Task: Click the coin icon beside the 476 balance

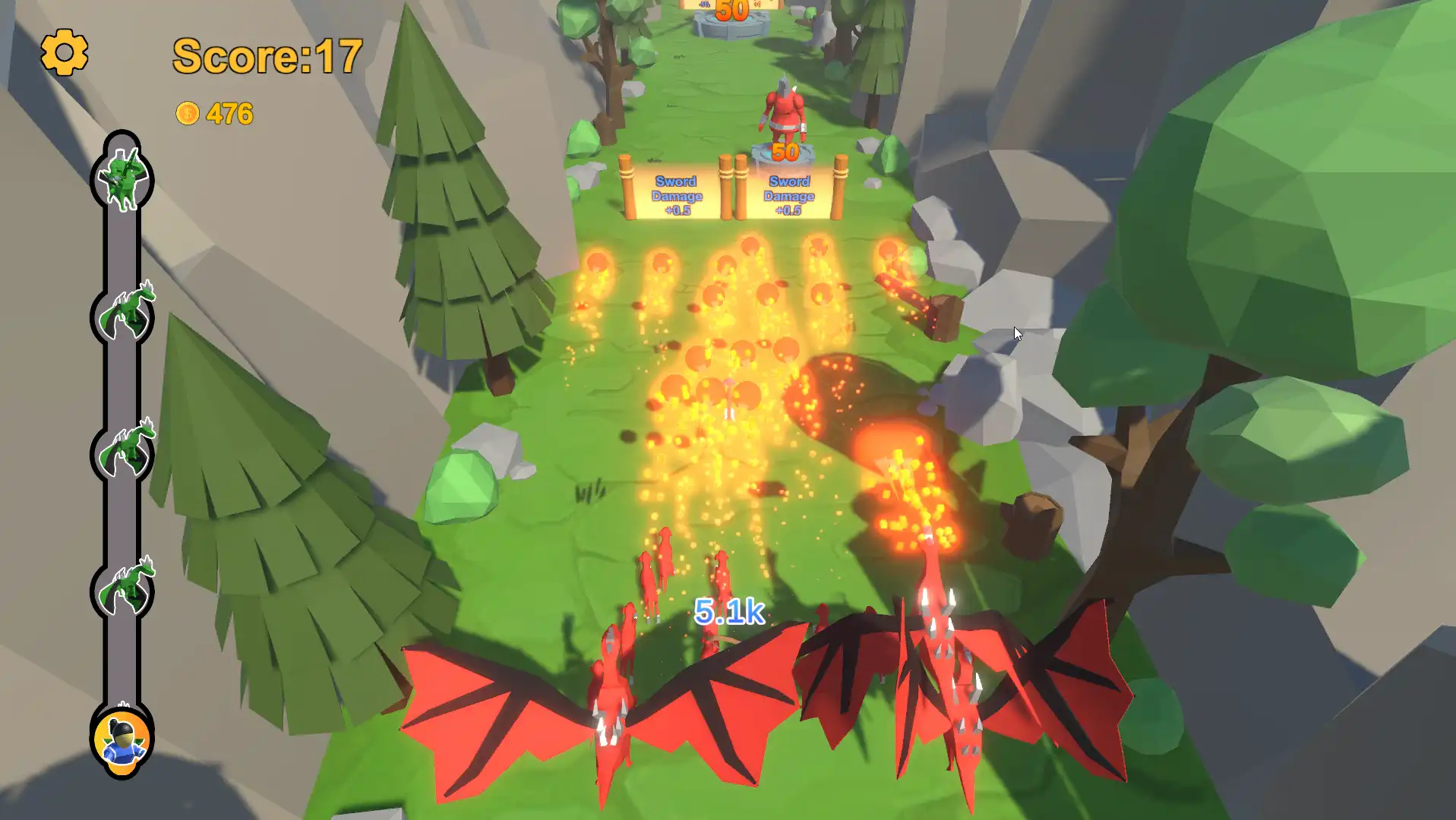Action: click(x=187, y=113)
